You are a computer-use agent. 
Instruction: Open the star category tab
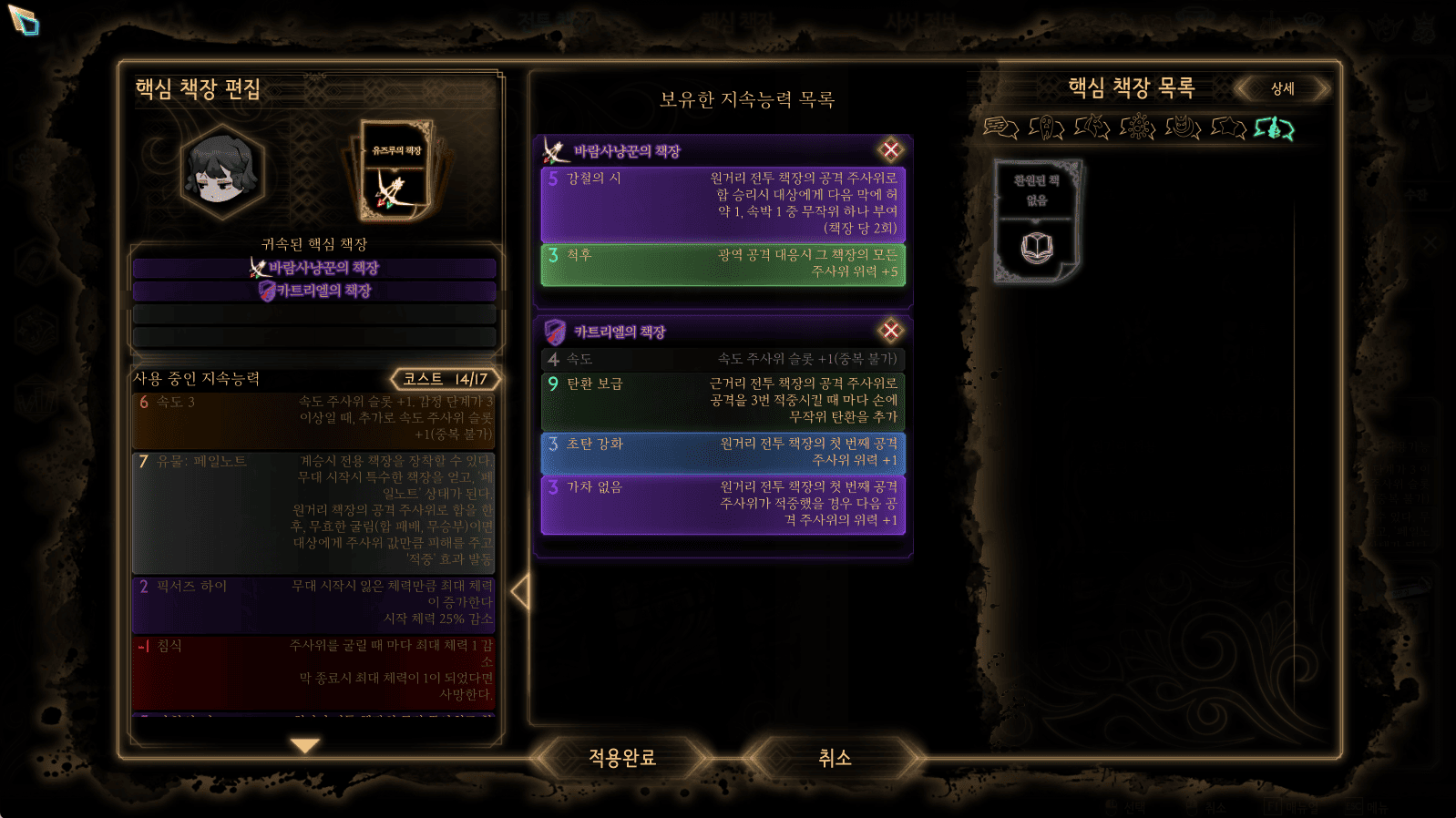(1228, 128)
